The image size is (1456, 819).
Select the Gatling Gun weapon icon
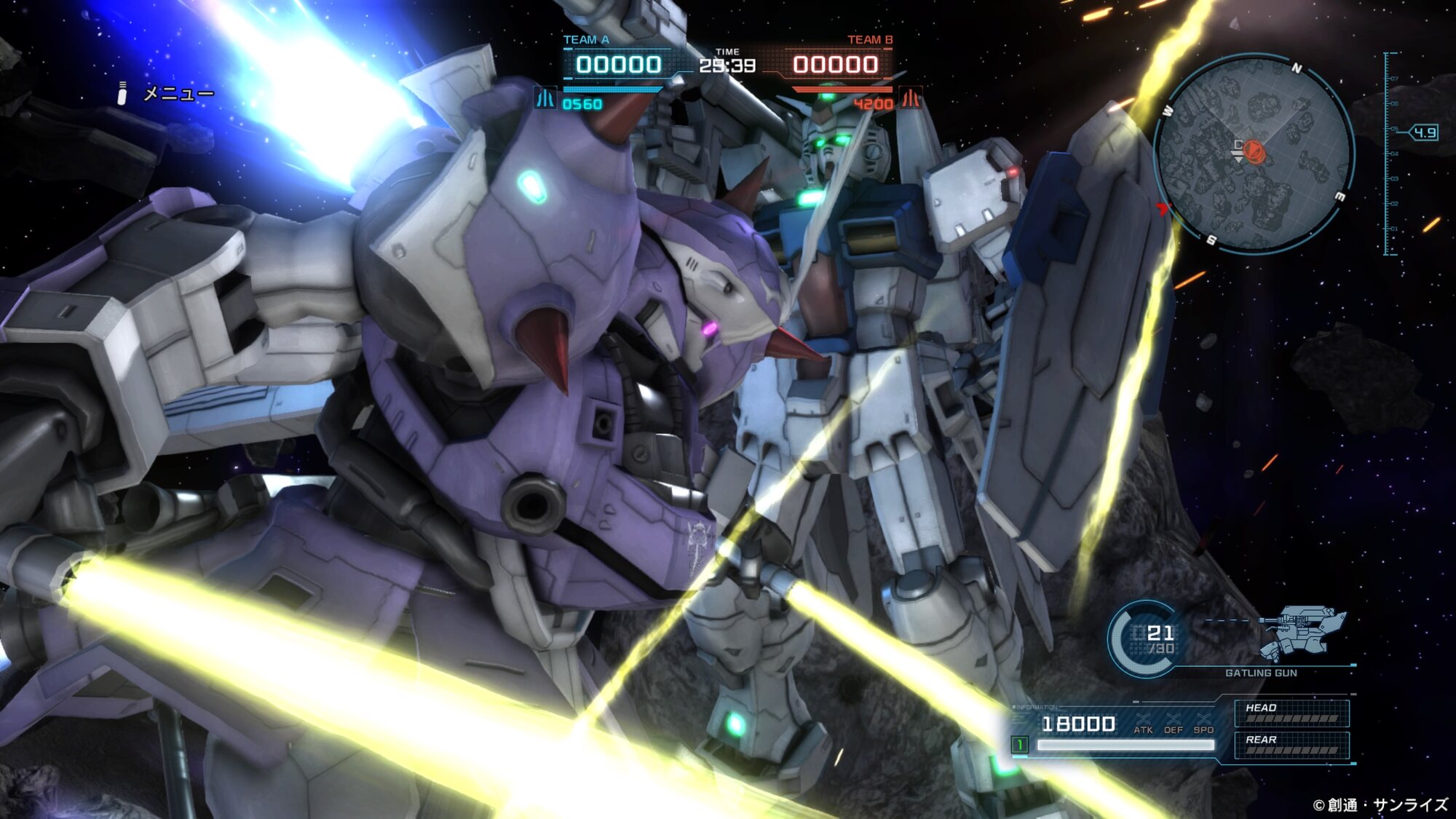1302,631
